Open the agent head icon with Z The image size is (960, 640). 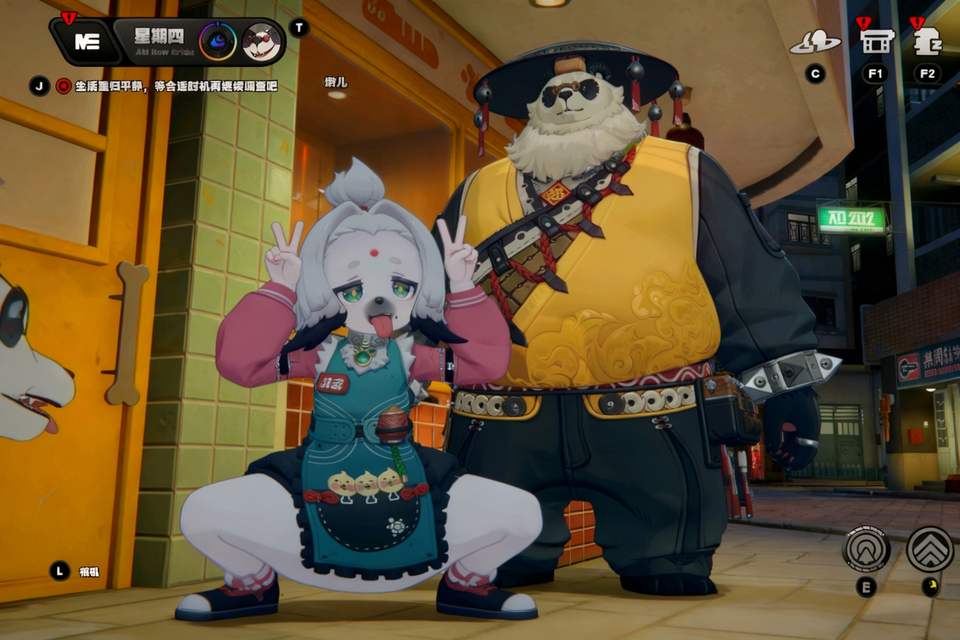click(x=928, y=42)
